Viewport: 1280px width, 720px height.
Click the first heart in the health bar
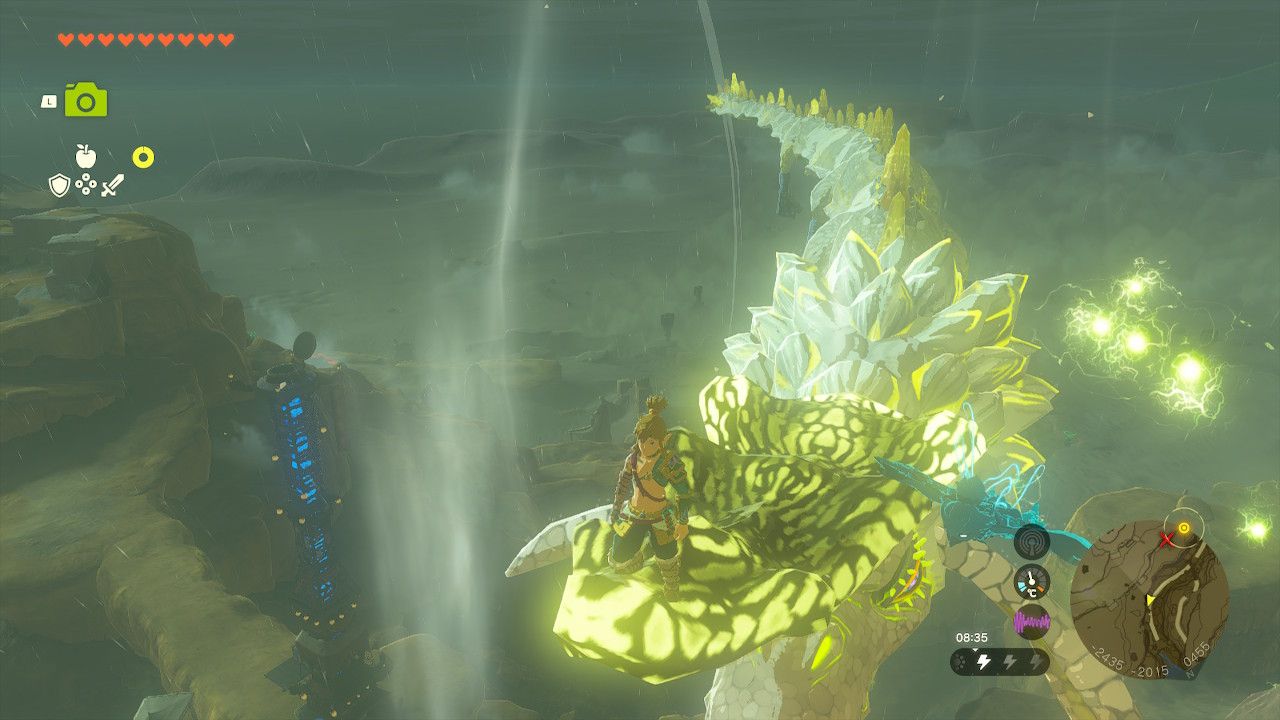coord(67,39)
